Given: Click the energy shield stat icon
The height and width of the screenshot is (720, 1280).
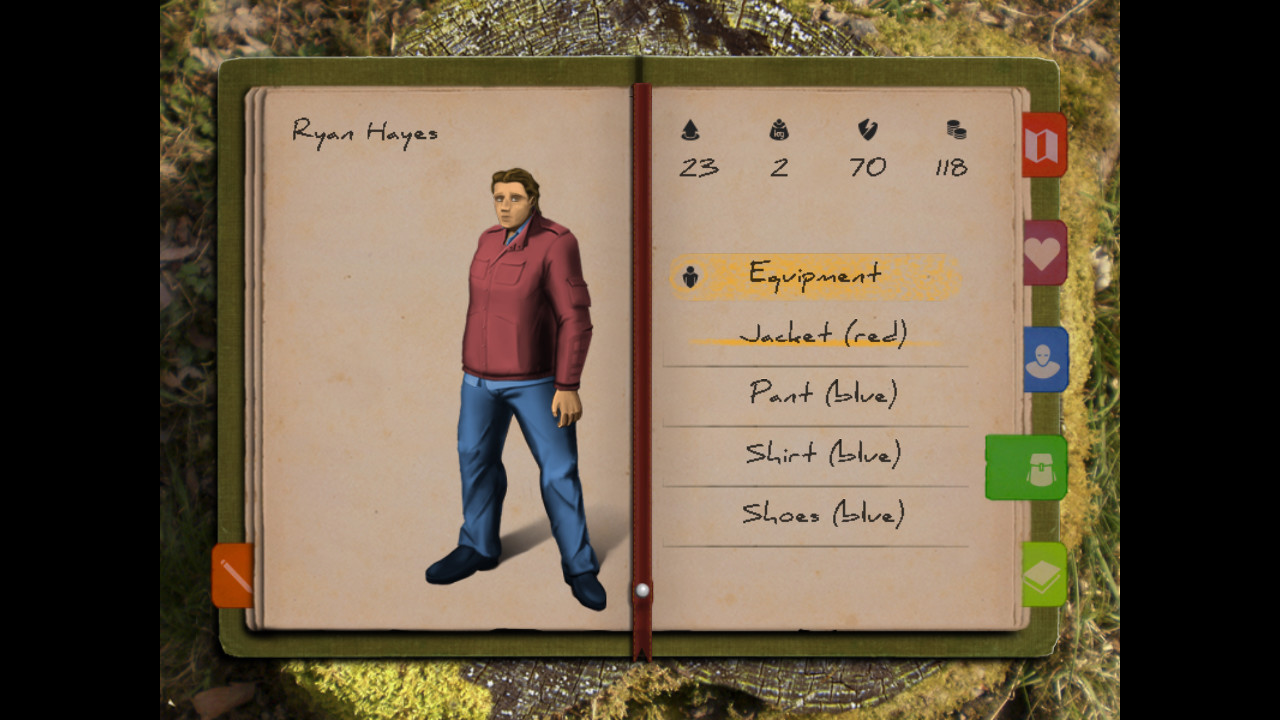Looking at the screenshot, I should coord(867,130).
